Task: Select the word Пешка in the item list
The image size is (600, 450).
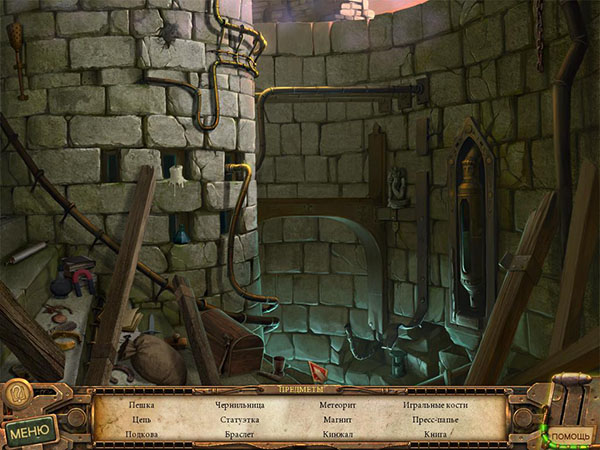Action: click(x=141, y=405)
